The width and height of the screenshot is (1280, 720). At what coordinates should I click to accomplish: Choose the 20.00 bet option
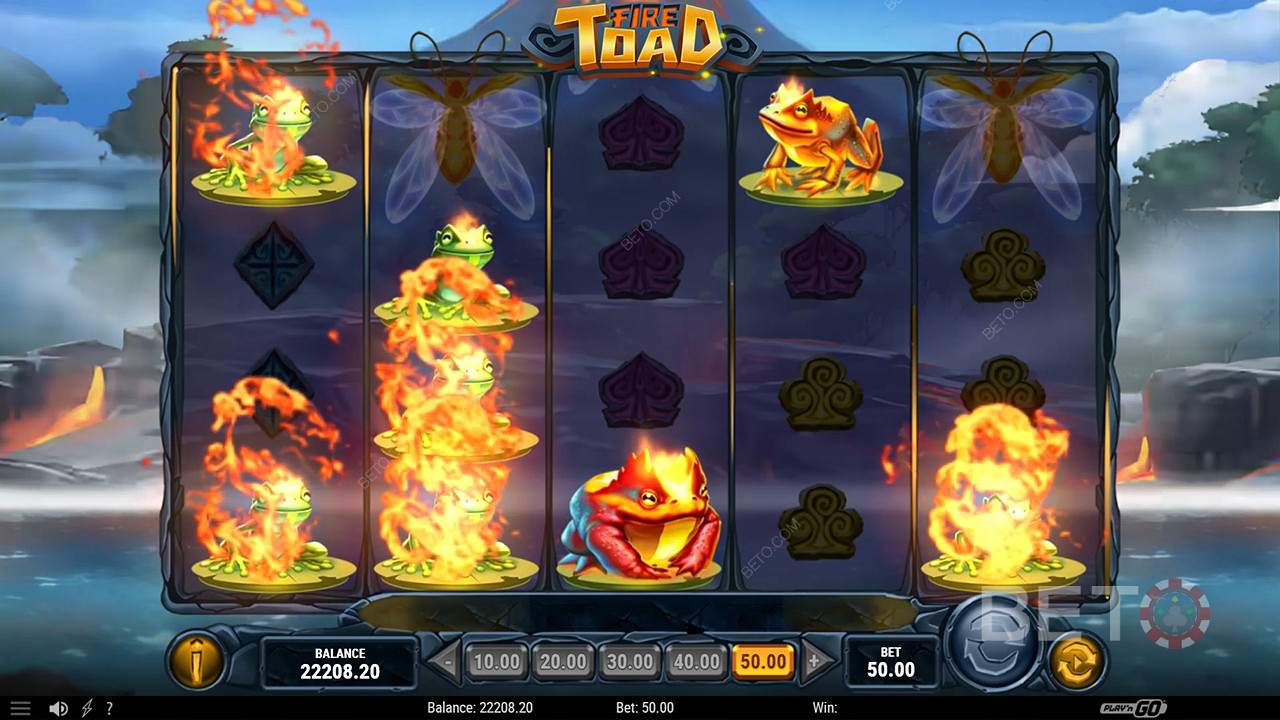pos(563,661)
